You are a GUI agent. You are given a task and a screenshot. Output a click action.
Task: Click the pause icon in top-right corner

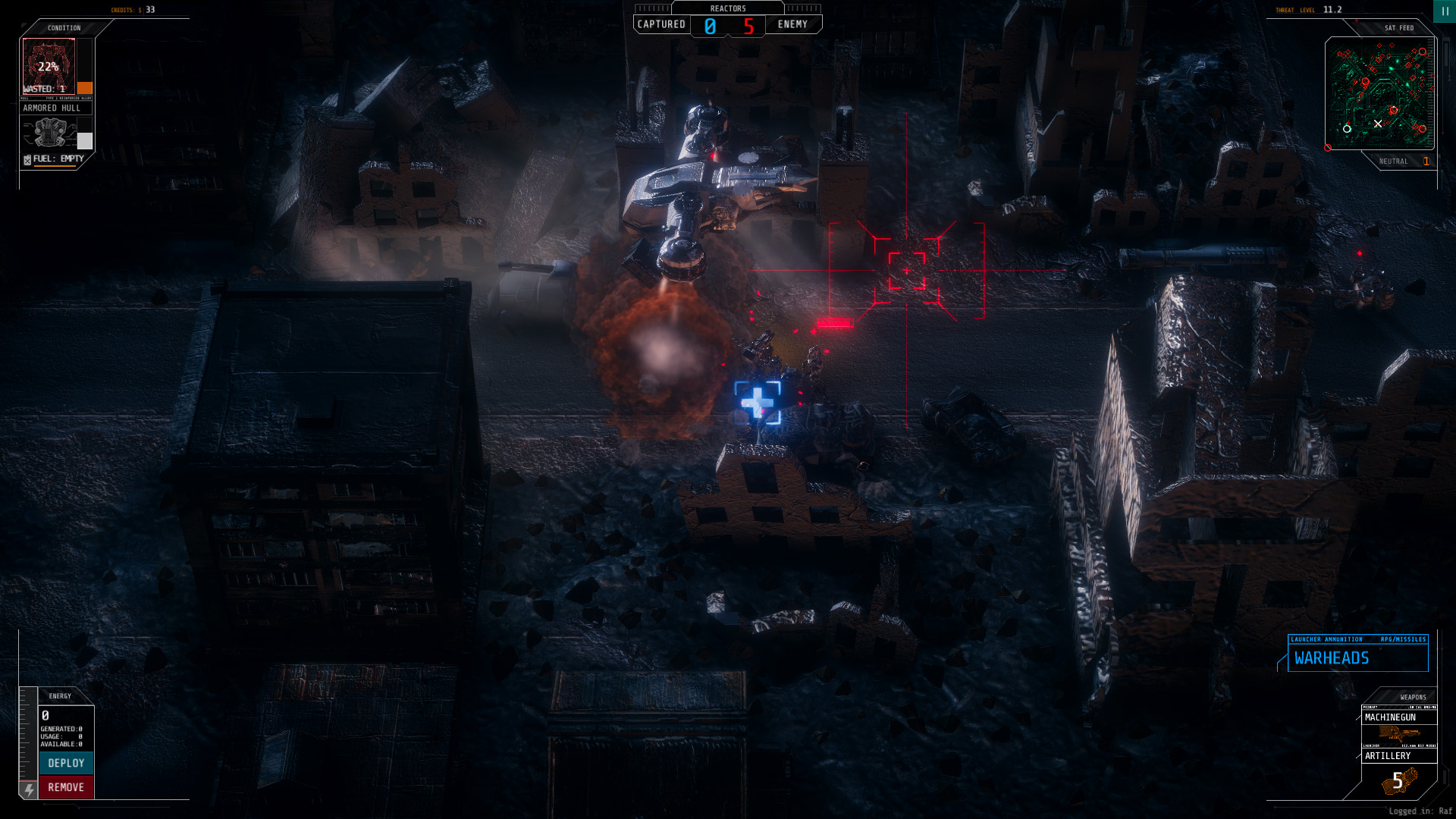click(1443, 11)
